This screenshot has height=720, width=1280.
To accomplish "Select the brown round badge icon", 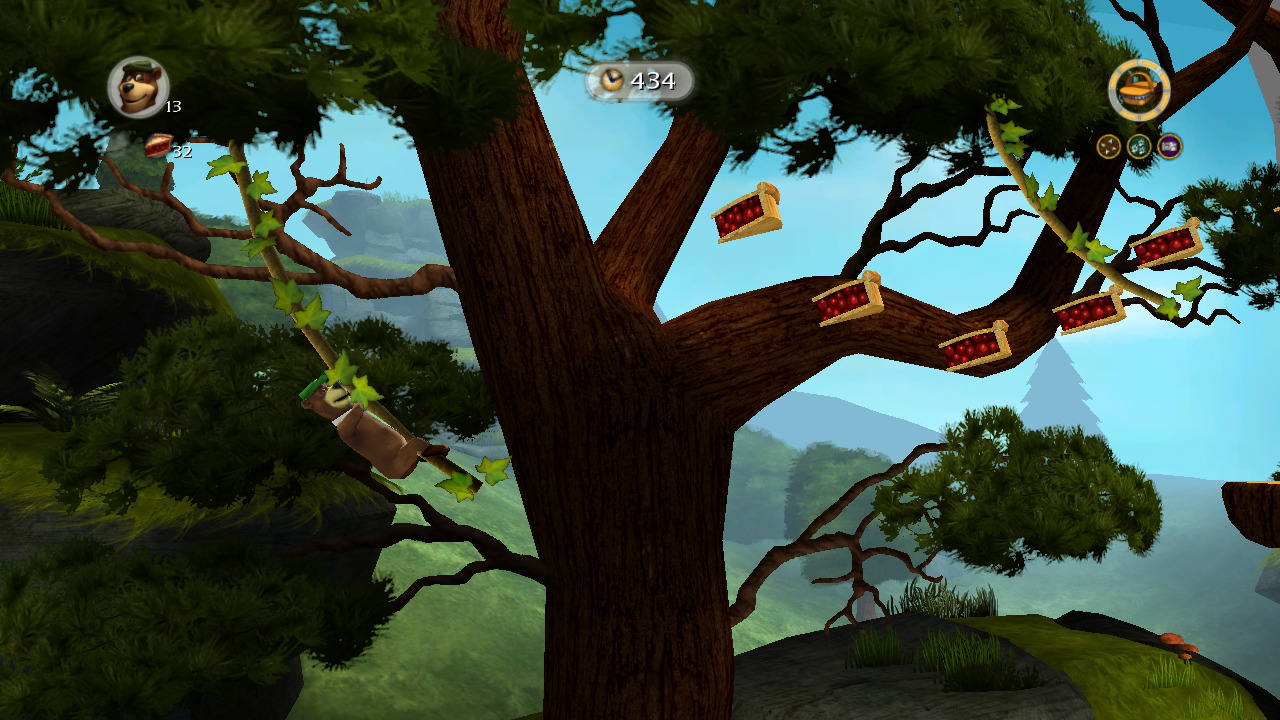I will tap(1109, 147).
